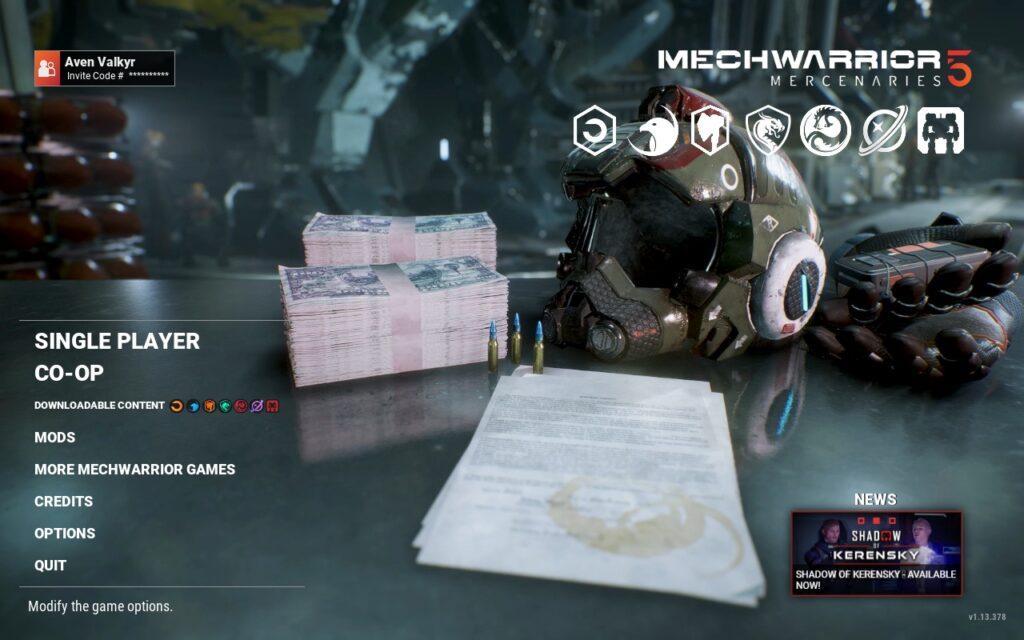Image resolution: width=1024 pixels, height=640 pixels.
Task: Open the Single Player menu
Action: [x=117, y=341]
